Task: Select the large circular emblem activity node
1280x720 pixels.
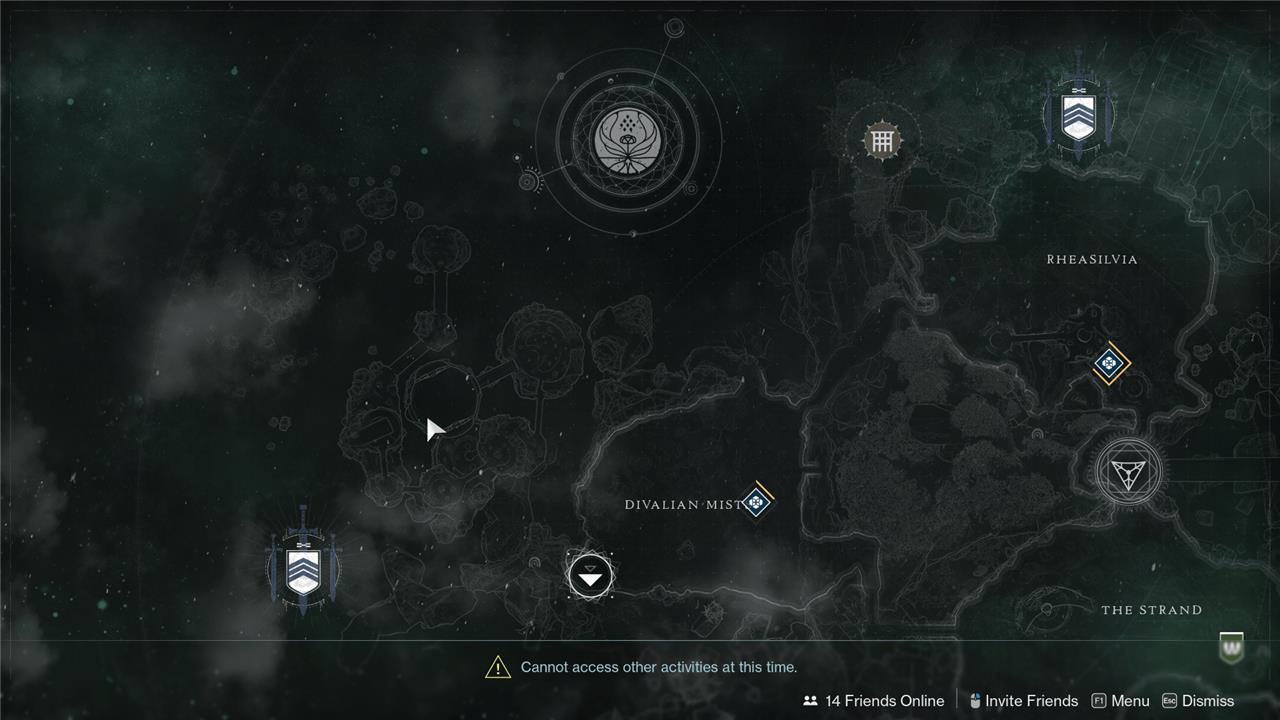Action: [x=628, y=139]
